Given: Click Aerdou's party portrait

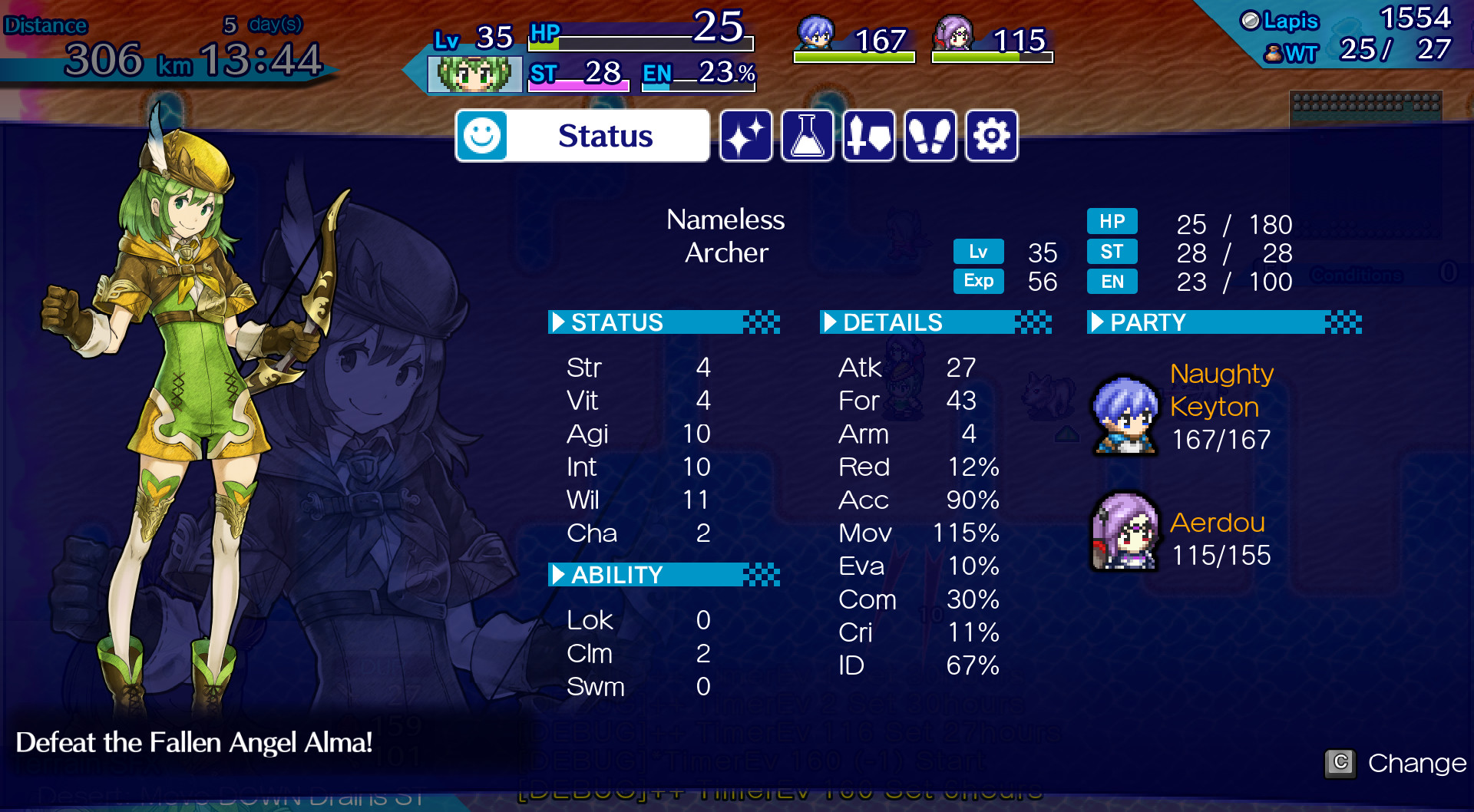Looking at the screenshot, I should pos(1125,532).
